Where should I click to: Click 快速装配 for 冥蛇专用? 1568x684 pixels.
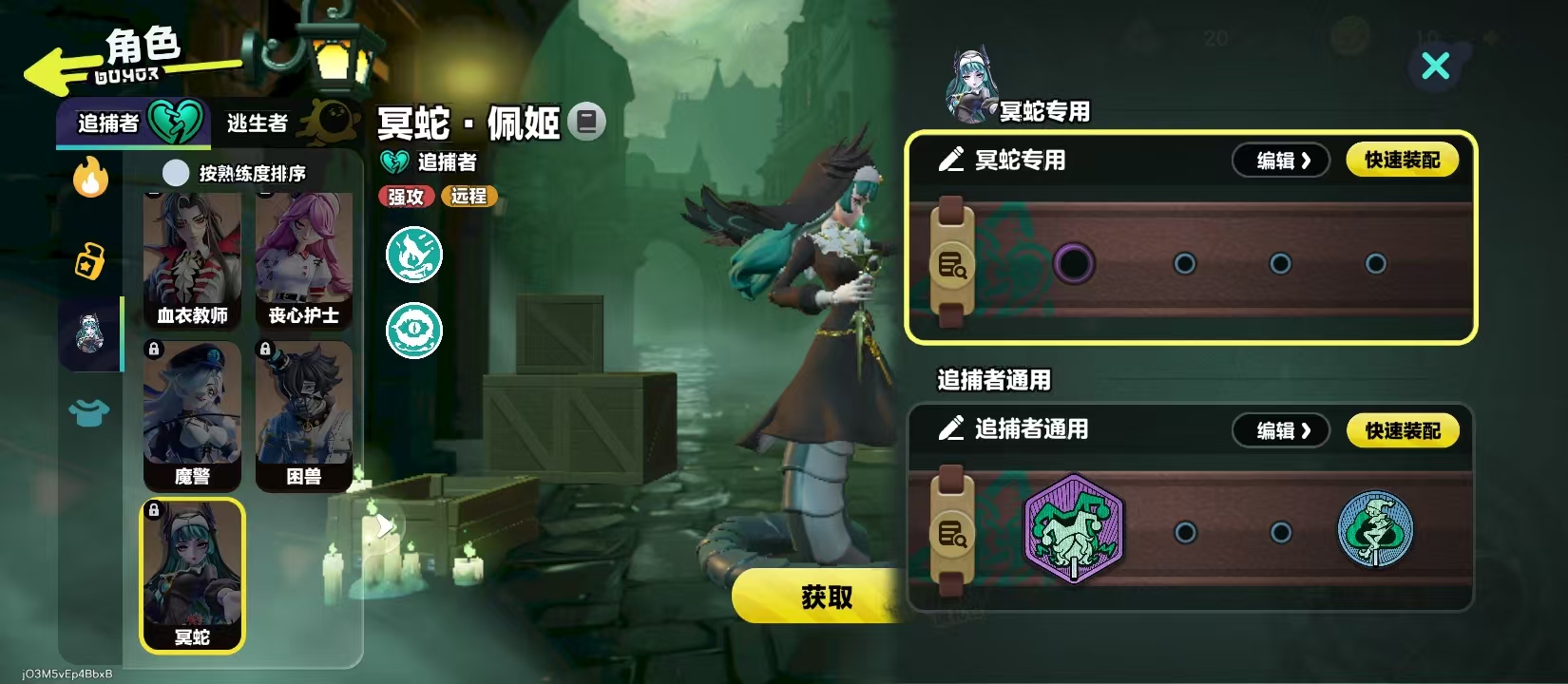[1403, 160]
